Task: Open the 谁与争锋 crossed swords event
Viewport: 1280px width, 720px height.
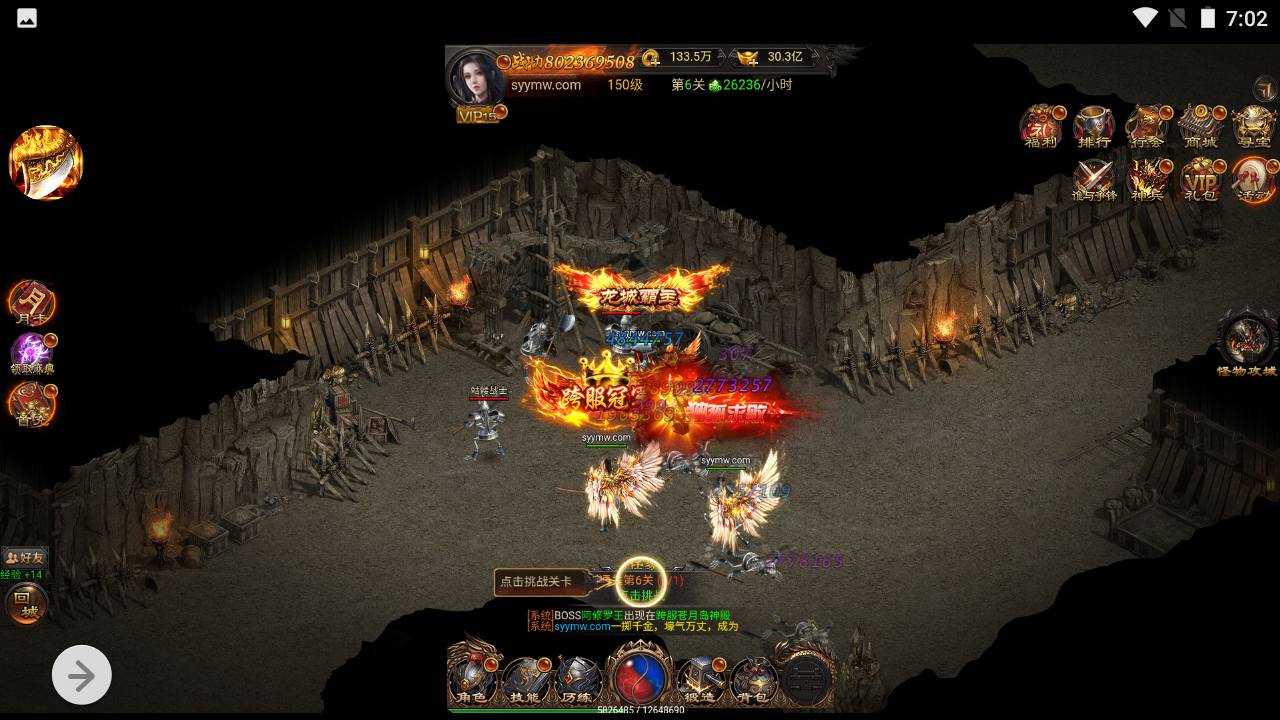Action: [1094, 181]
